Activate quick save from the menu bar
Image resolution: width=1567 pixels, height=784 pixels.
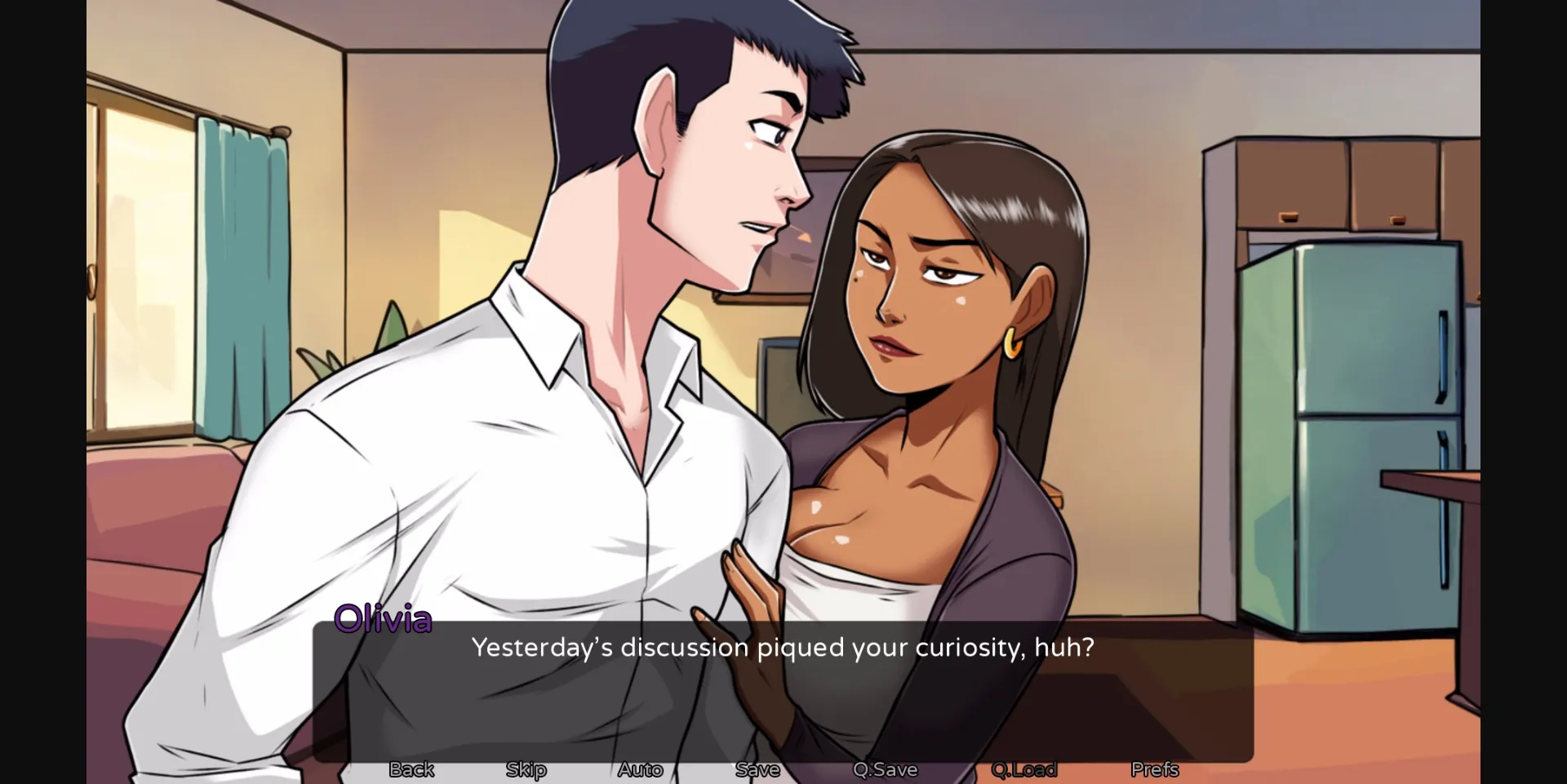click(884, 769)
